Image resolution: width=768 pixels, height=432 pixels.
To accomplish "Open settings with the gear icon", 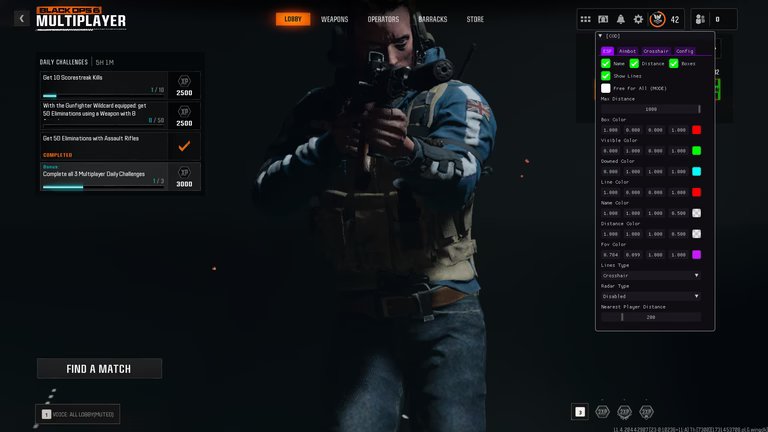I will point(638,19).
